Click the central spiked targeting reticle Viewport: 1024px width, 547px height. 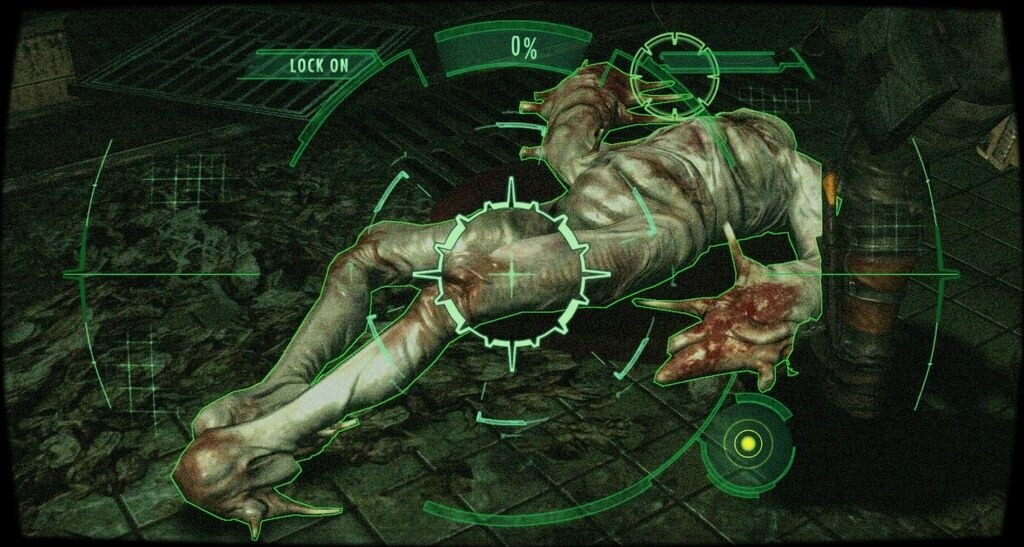(x=513, y=274)
